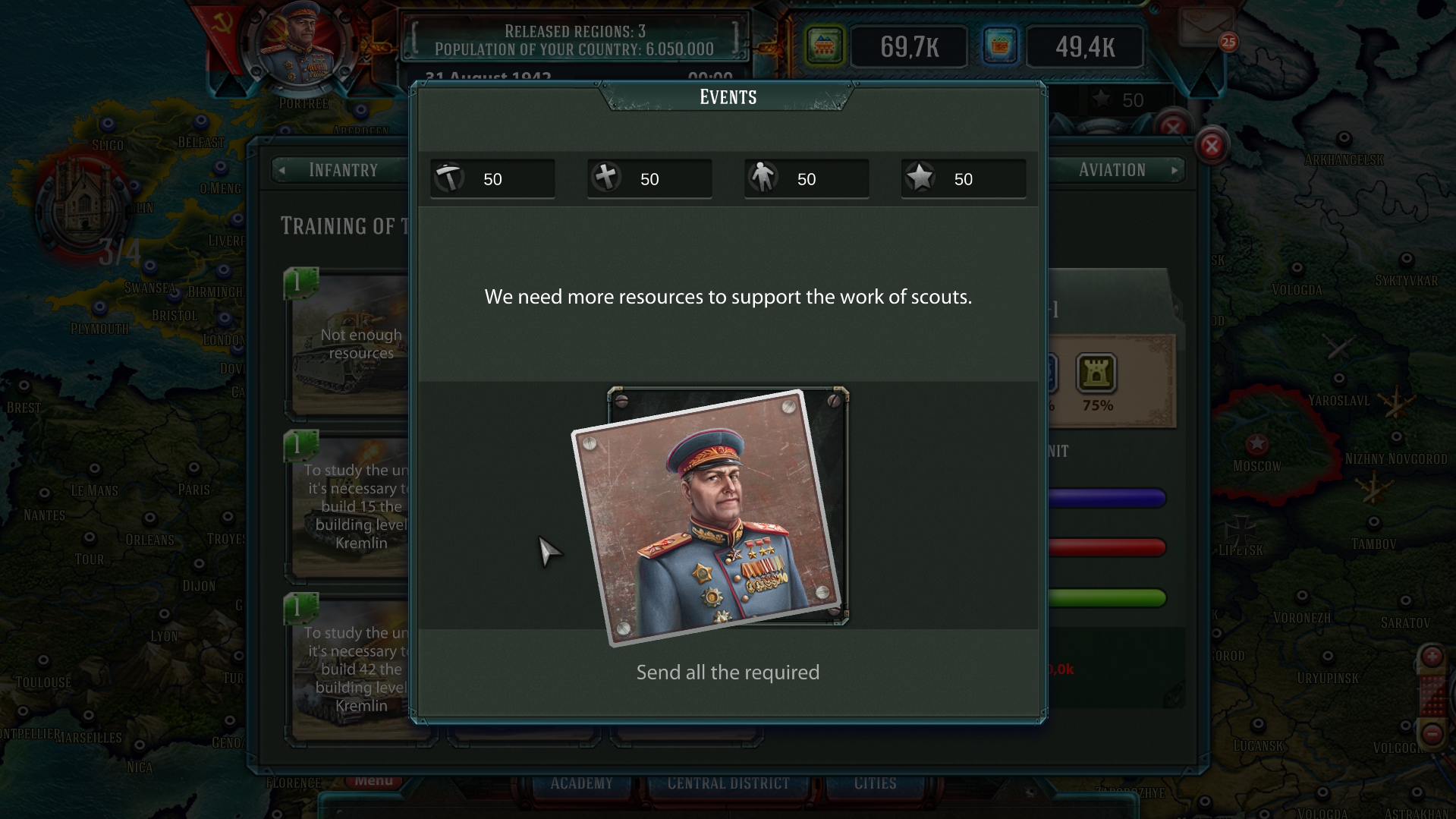
Task: Click the pickaxe resource icon showing 50
Action: pyautogui.click(x=449, y=178)
